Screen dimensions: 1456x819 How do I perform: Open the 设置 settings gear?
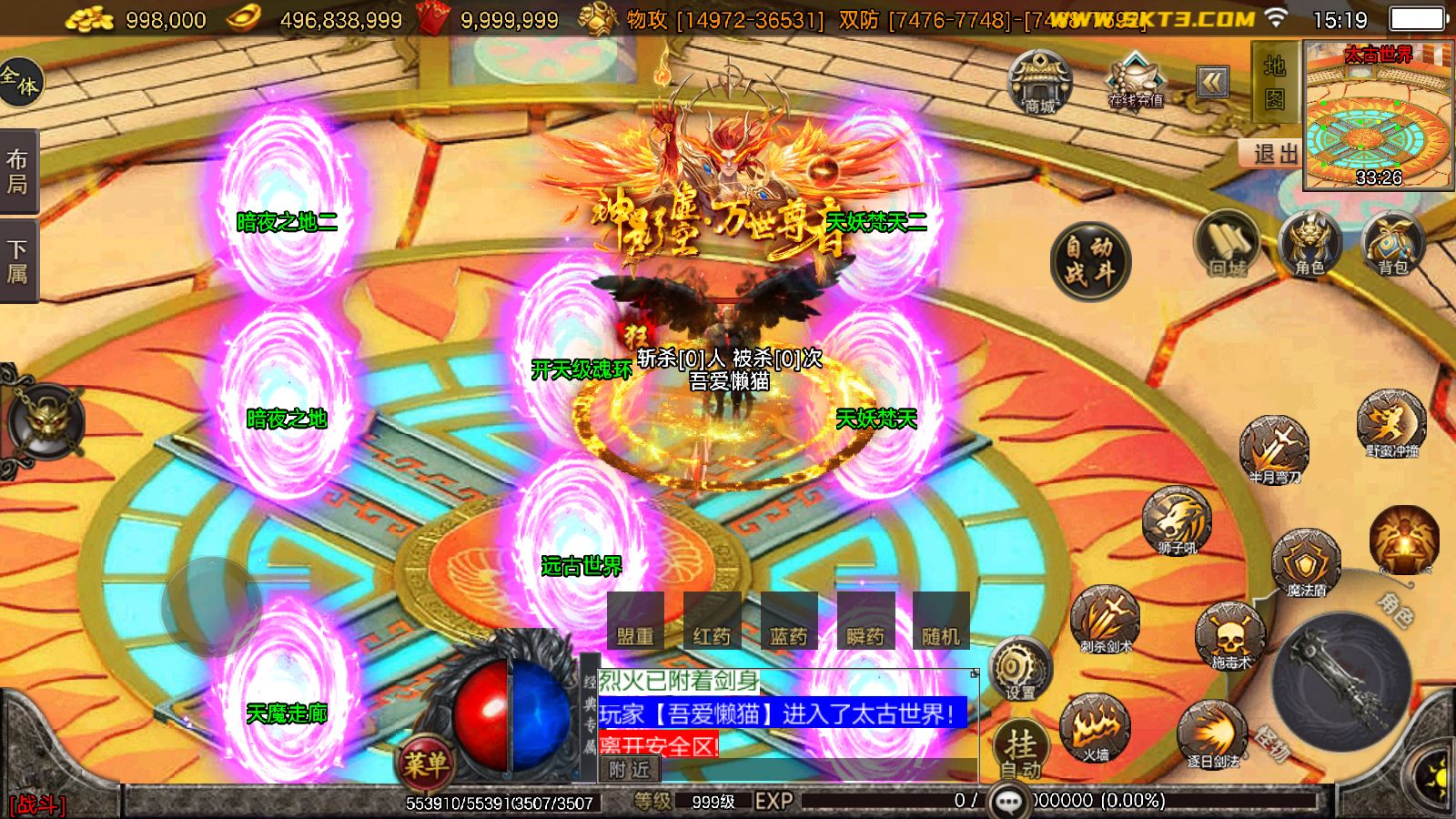coord(1019,669)
